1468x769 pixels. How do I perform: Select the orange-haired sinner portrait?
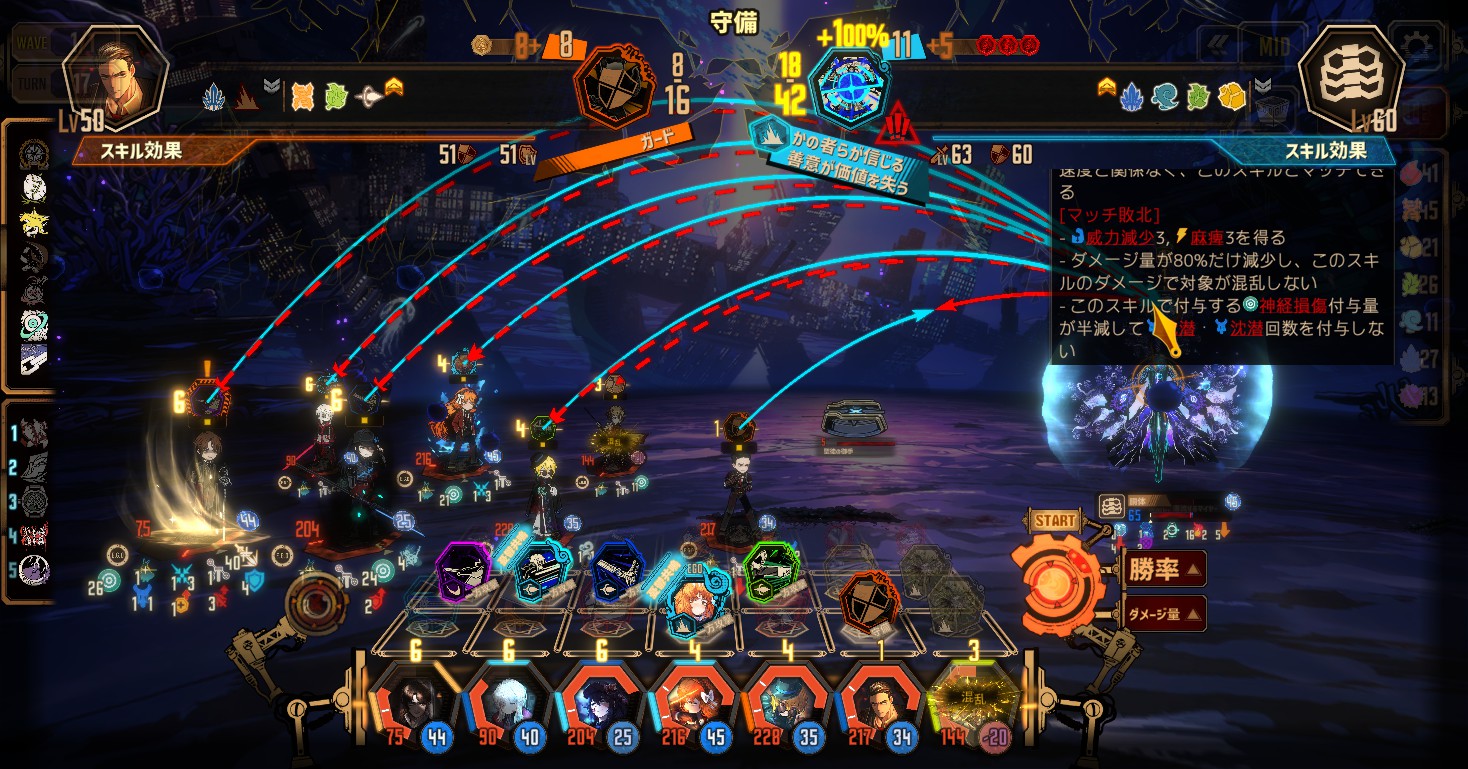691,700
